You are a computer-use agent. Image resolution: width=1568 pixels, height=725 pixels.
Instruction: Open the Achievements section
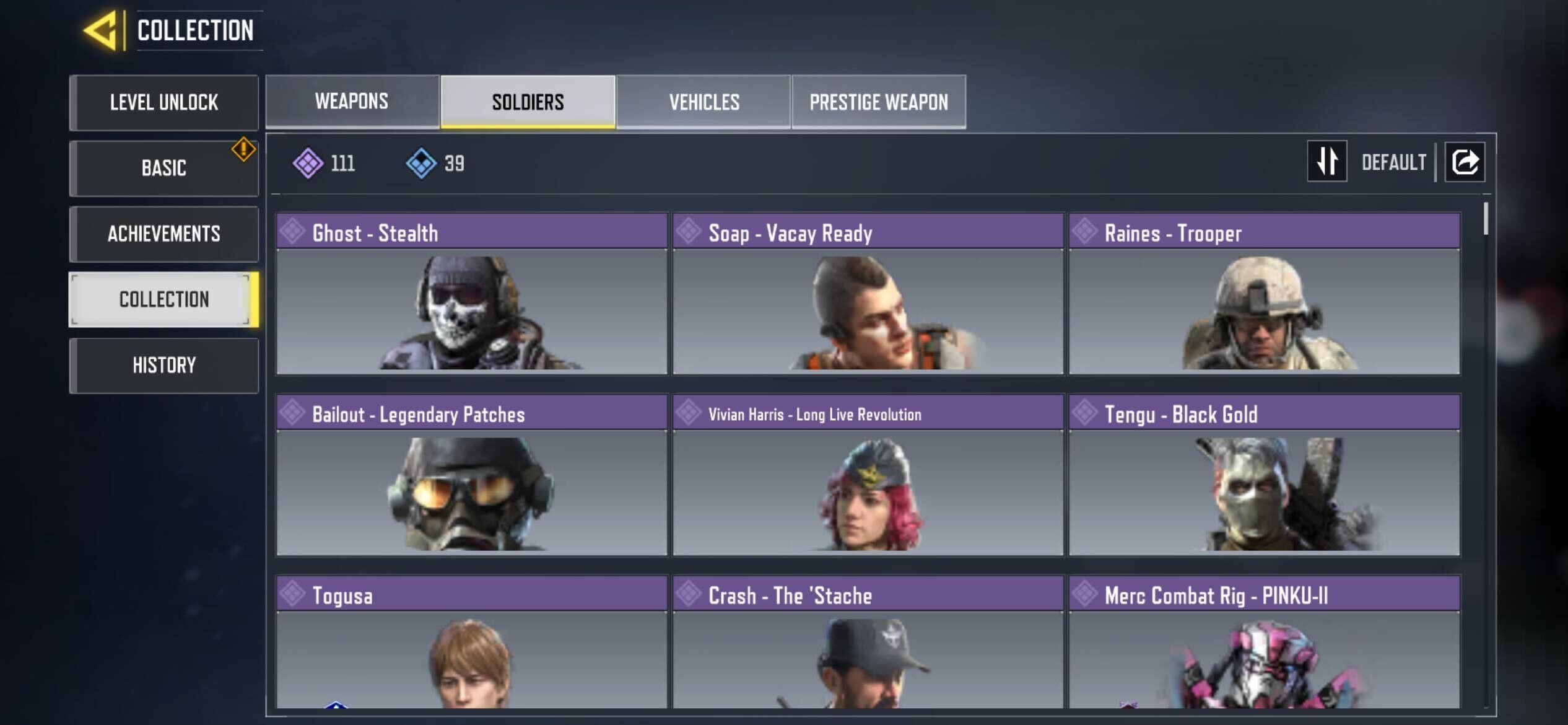click(163, 234)
